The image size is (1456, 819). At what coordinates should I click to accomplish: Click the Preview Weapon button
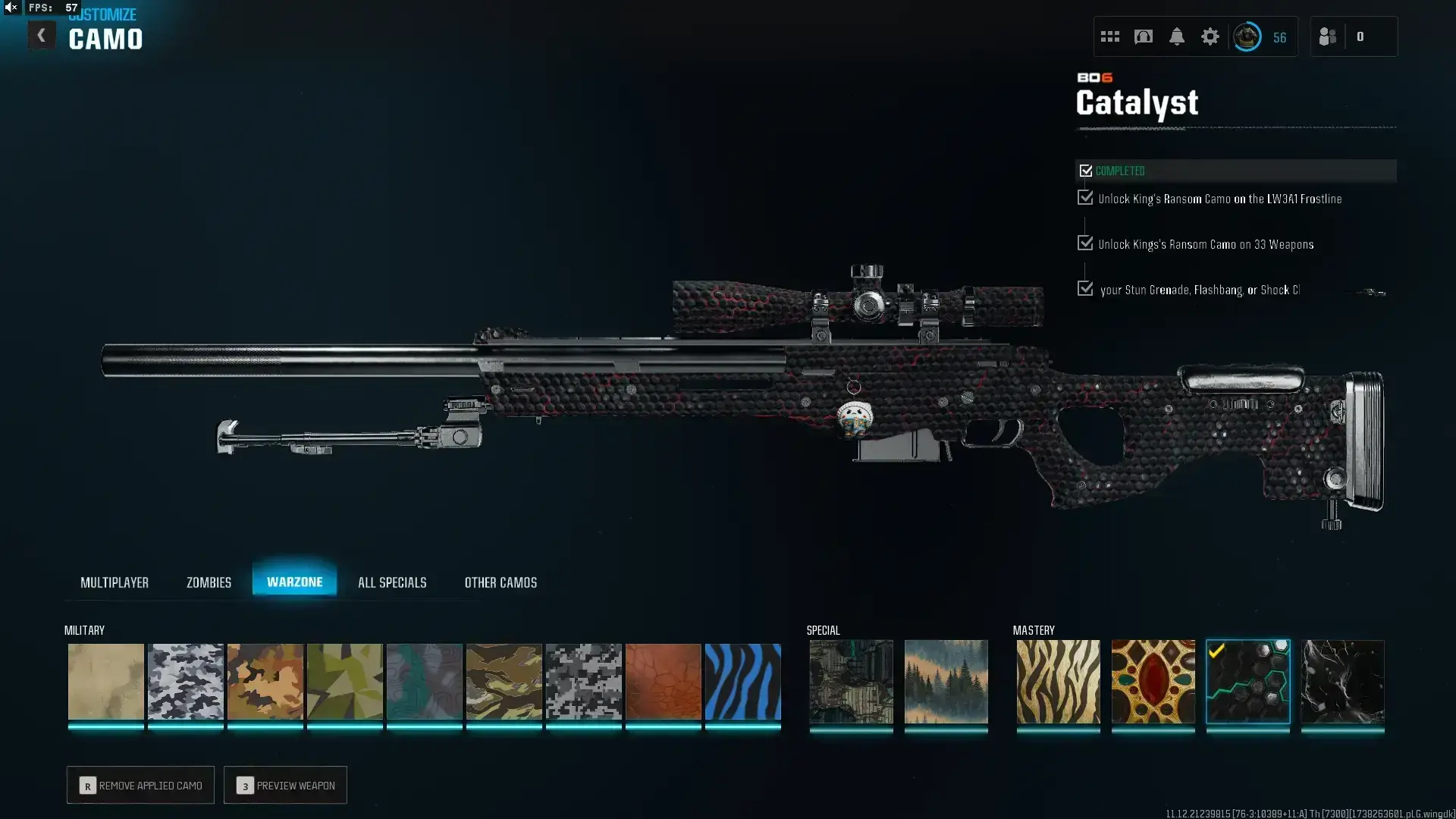(285, 785)
